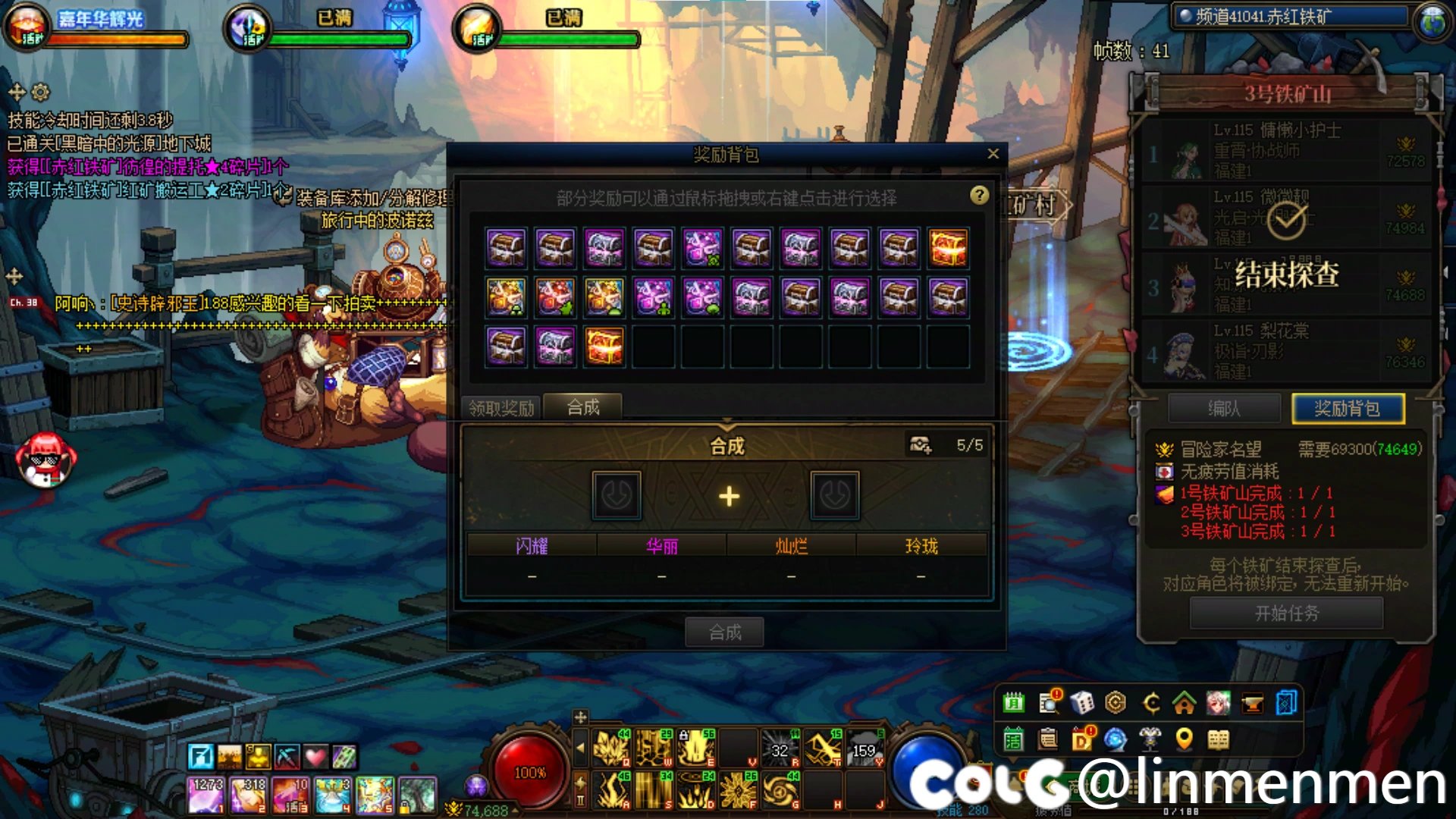Click the yellow map pin icon

(x=1184, y=738)
